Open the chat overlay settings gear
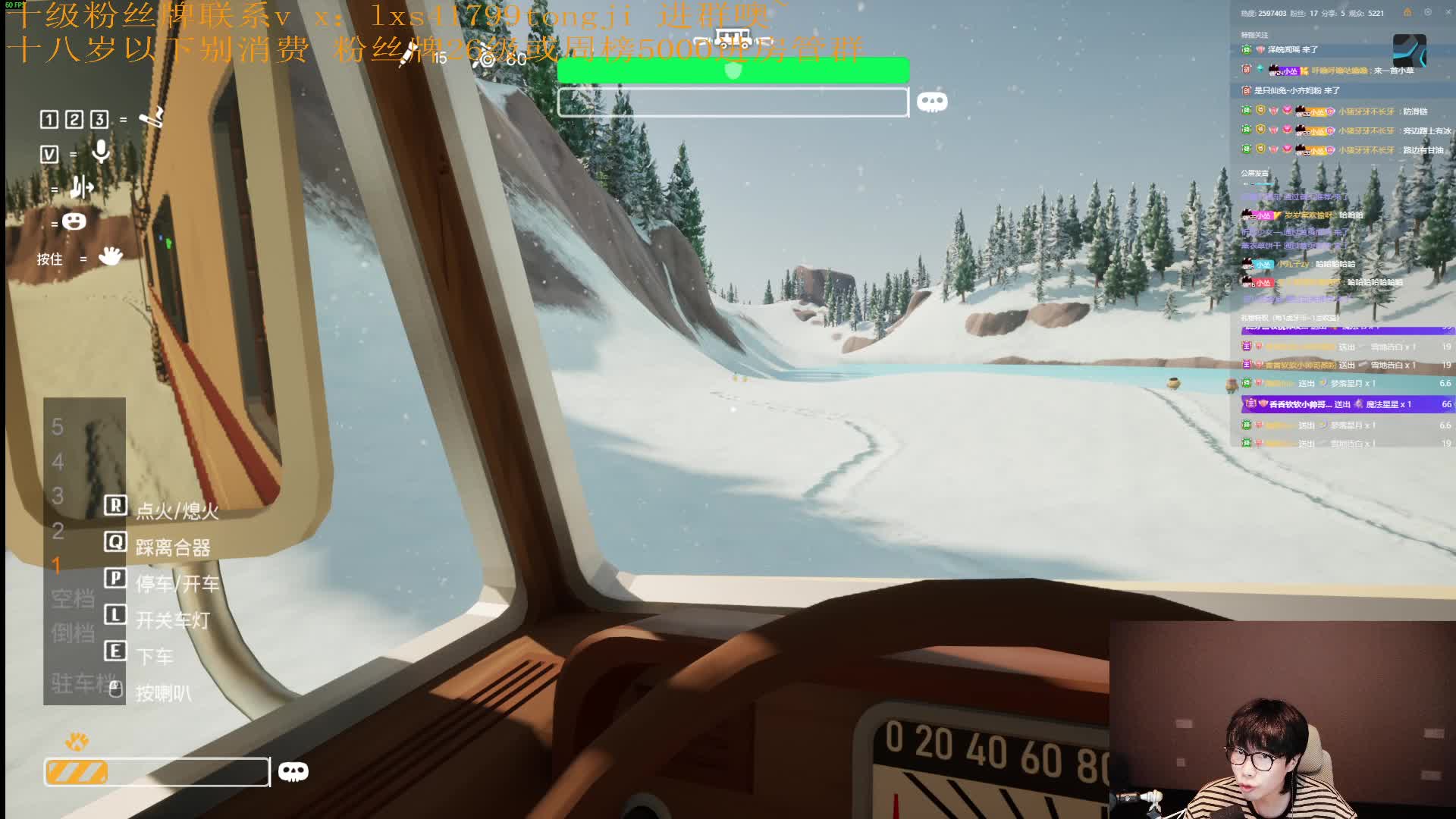Image resolution: width=1456 pixels, height=819 pixels. coord(1428,12)
